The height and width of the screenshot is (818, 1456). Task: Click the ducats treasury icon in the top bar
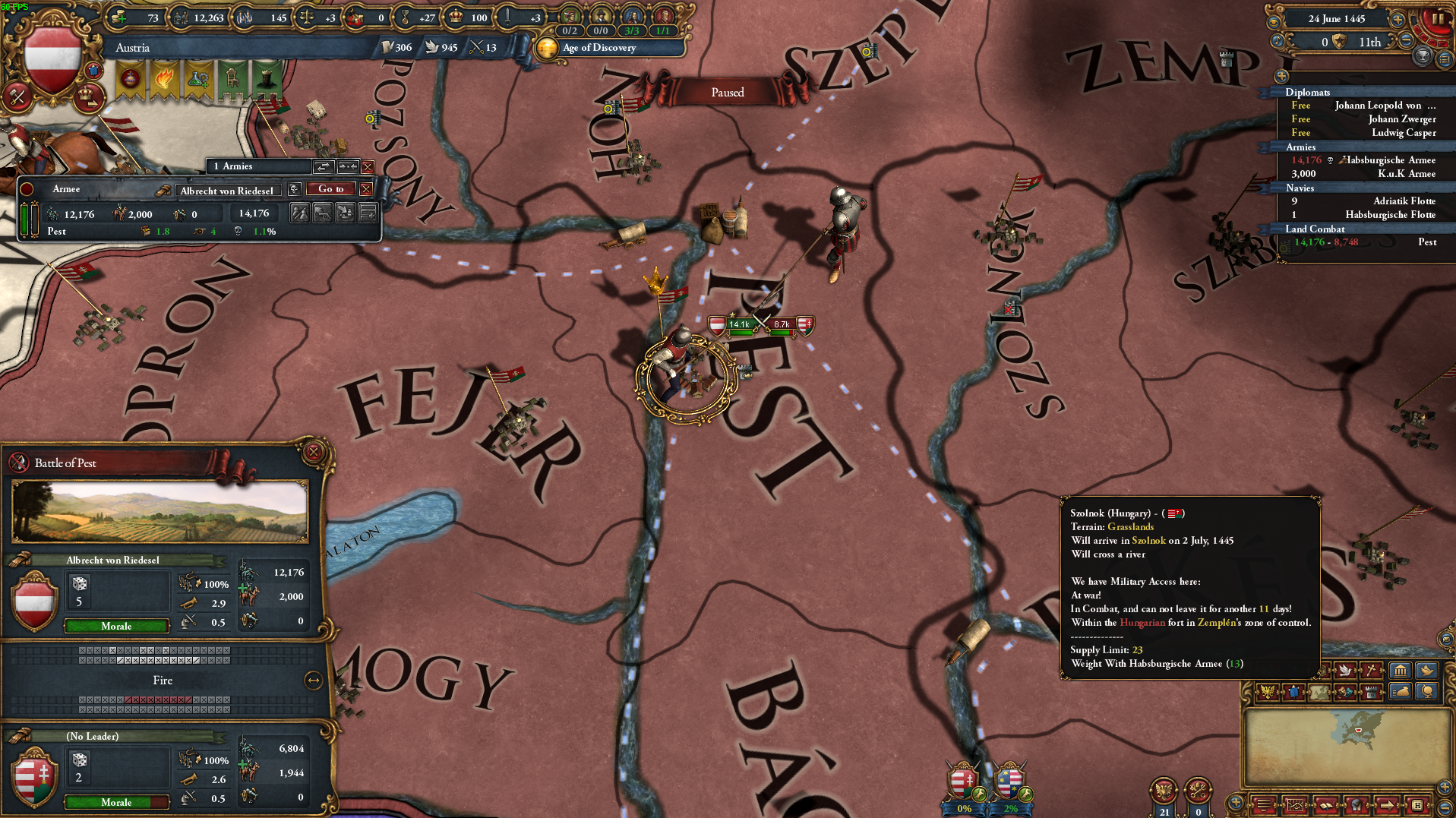pos(118,17)
